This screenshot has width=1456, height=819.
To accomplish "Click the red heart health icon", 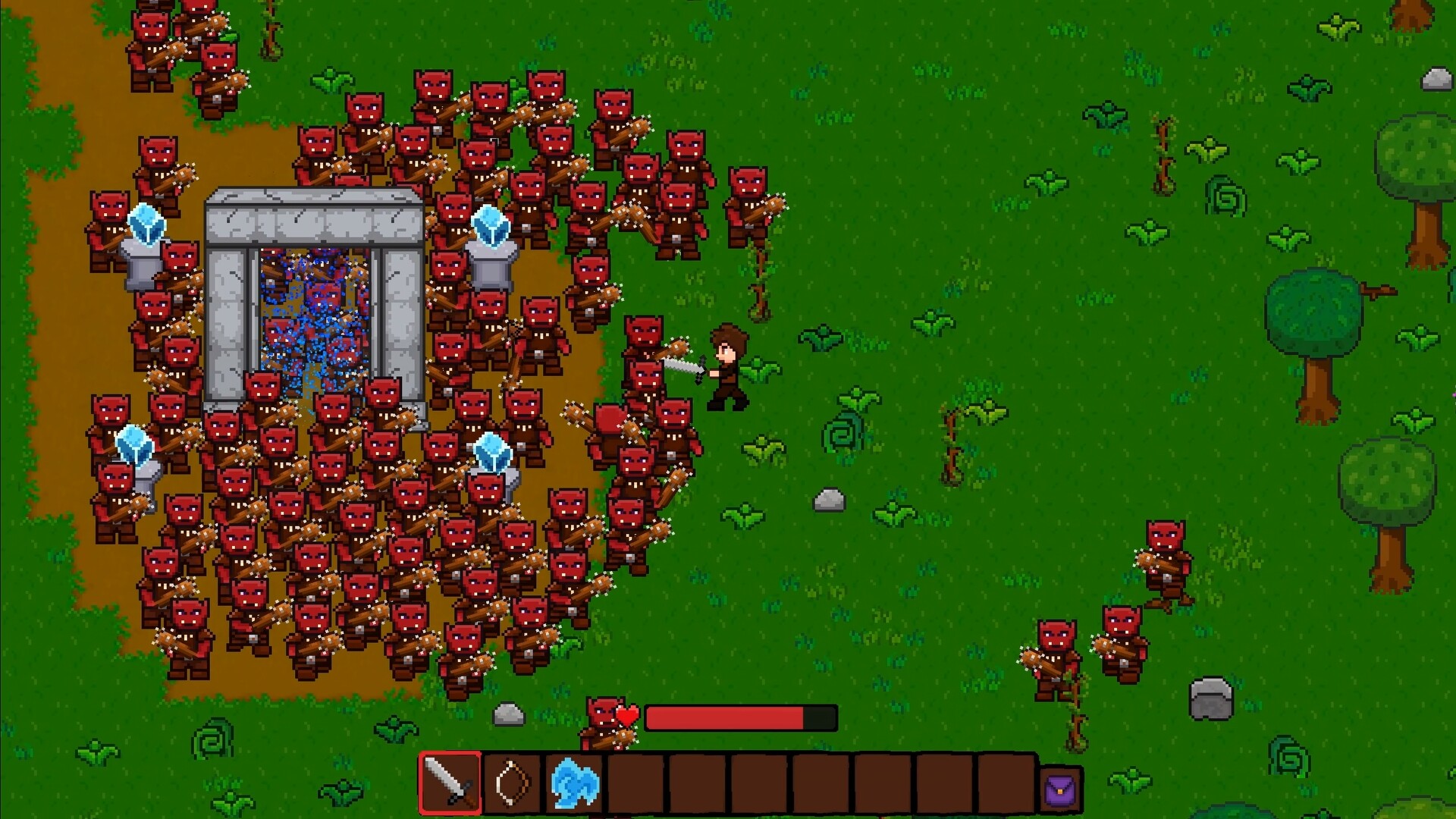I will [x=627, y=715].
